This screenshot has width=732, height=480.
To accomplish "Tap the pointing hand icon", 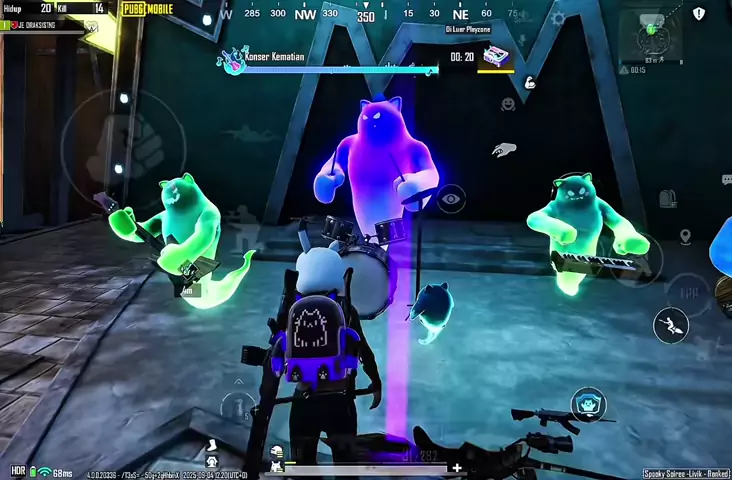I will coord(504,150).
